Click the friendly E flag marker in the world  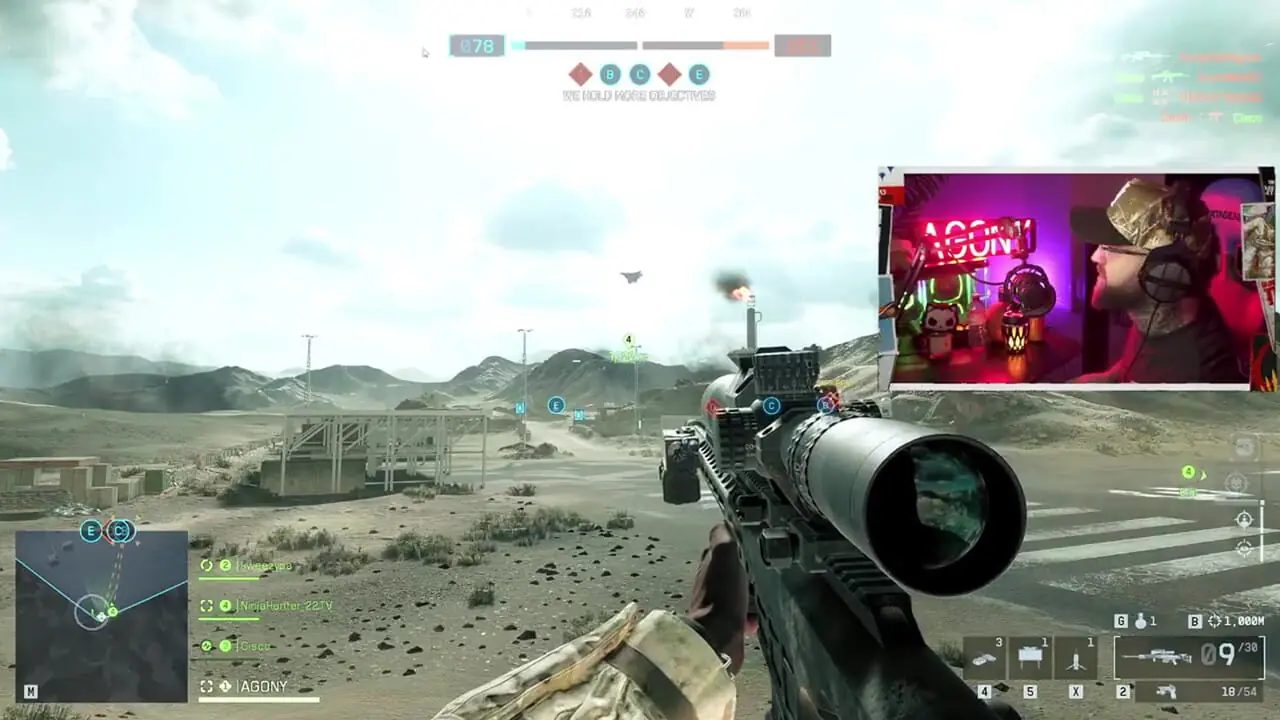(x=556, y=405)
